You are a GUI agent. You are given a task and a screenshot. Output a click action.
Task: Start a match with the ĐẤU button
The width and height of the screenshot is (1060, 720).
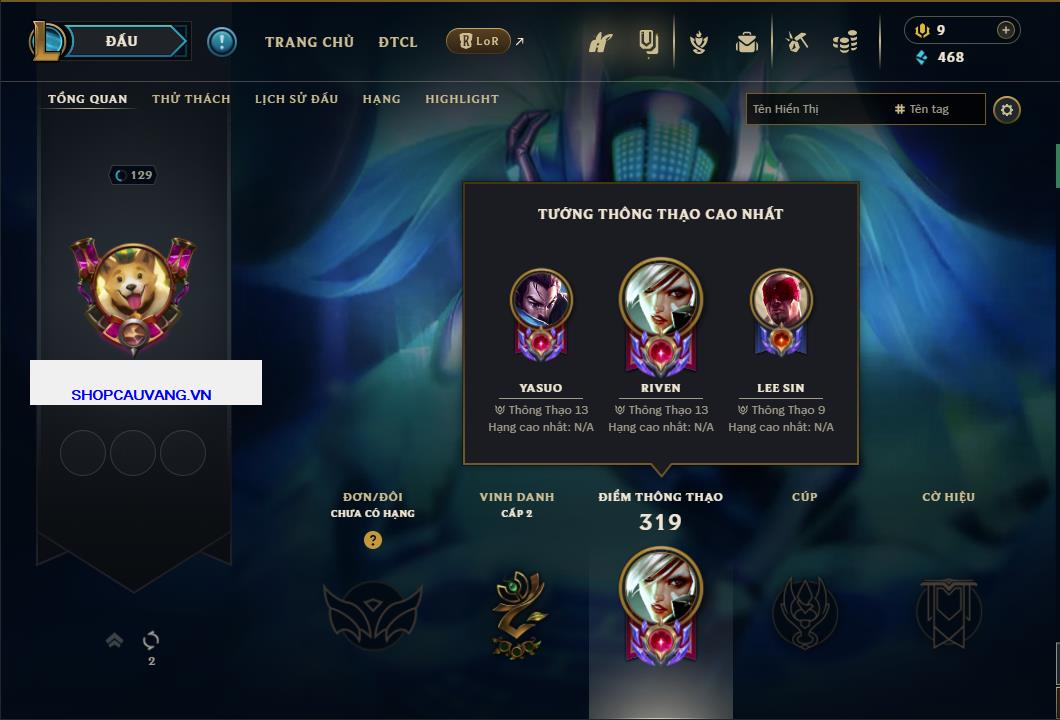[122, 41]
